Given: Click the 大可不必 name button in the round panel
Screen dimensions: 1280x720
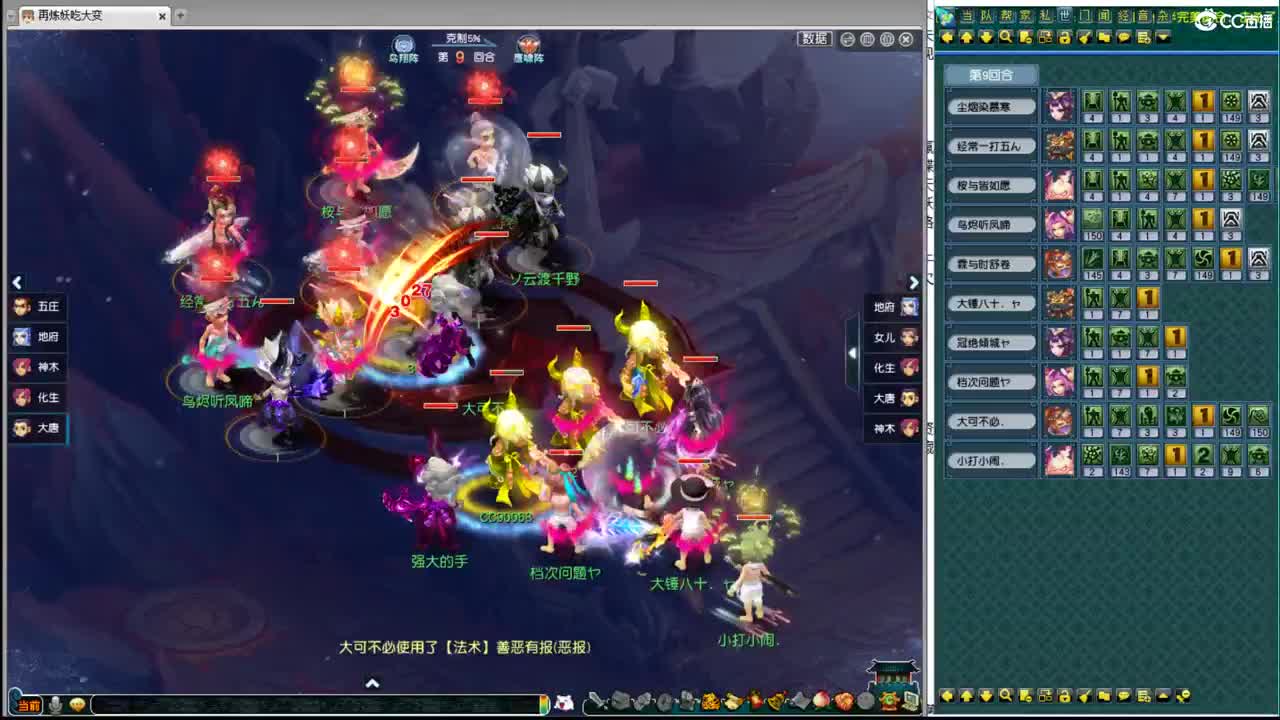Looking at the screenshot, I should pyautogui.click(x=990, y=421).
